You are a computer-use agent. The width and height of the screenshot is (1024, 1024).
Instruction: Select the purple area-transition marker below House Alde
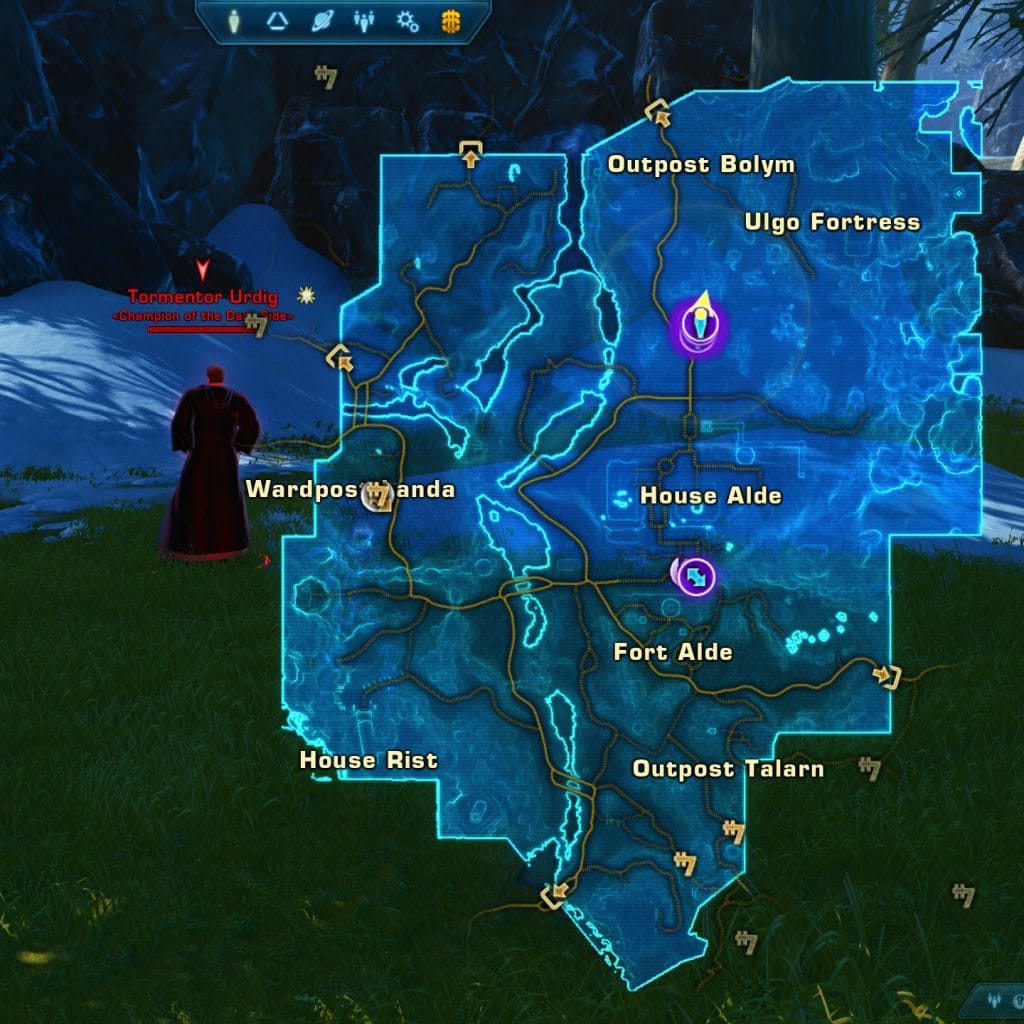[x=697, y=576]
